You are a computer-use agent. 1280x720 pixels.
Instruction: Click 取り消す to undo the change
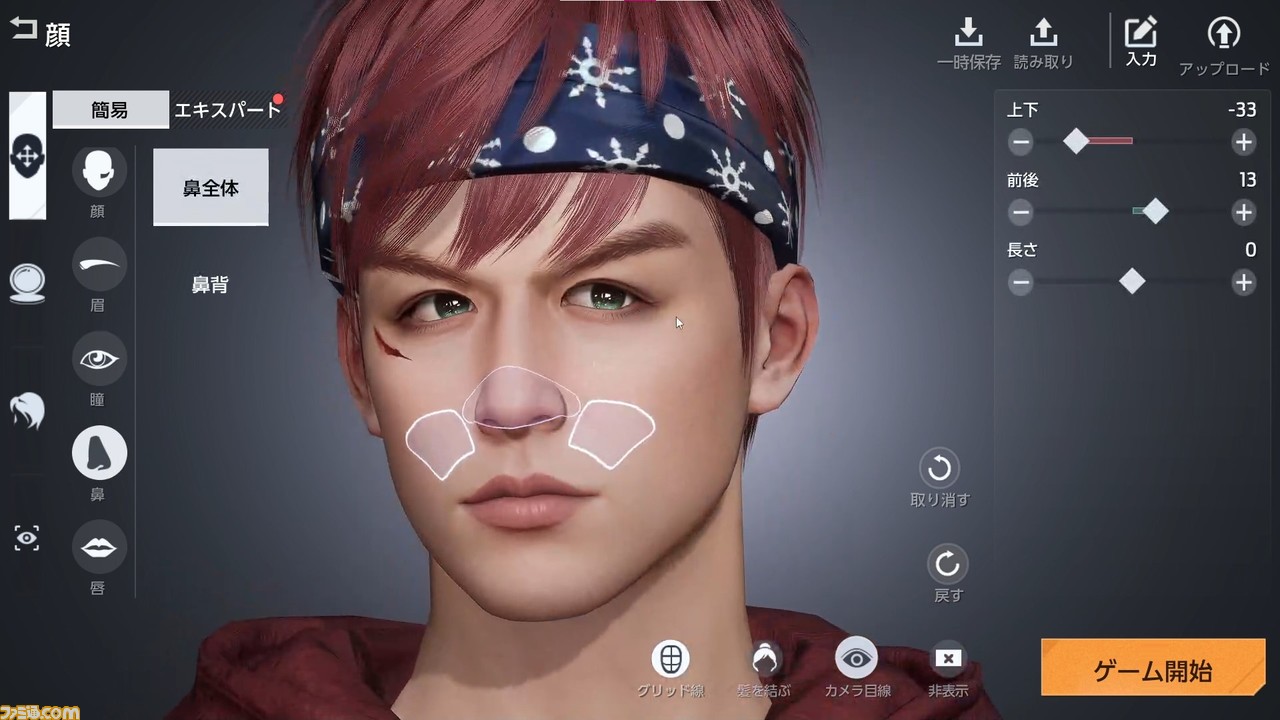click(x=938, y=468)
